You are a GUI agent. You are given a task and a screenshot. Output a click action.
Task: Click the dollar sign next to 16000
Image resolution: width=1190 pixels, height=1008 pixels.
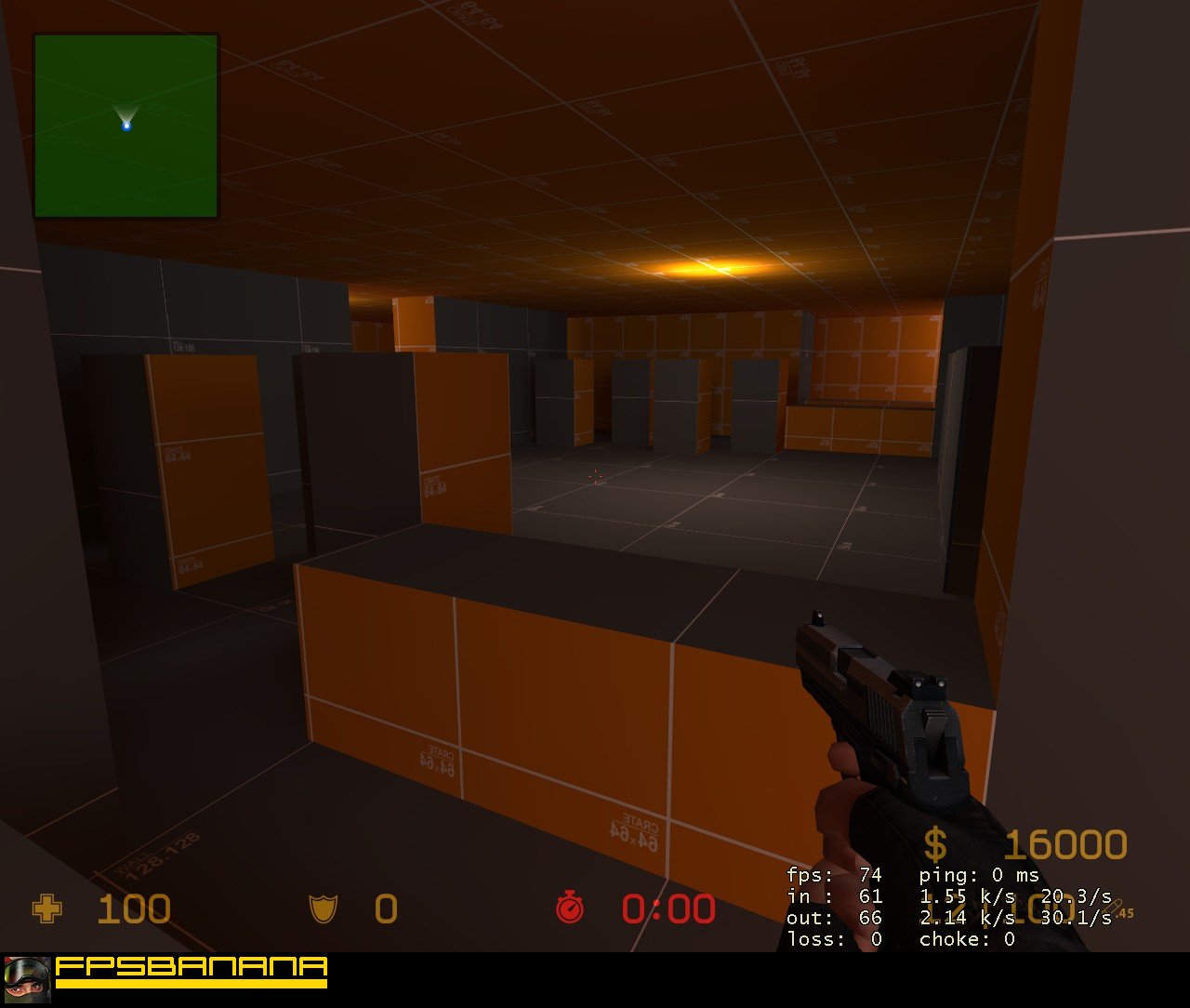pos(934,842)
